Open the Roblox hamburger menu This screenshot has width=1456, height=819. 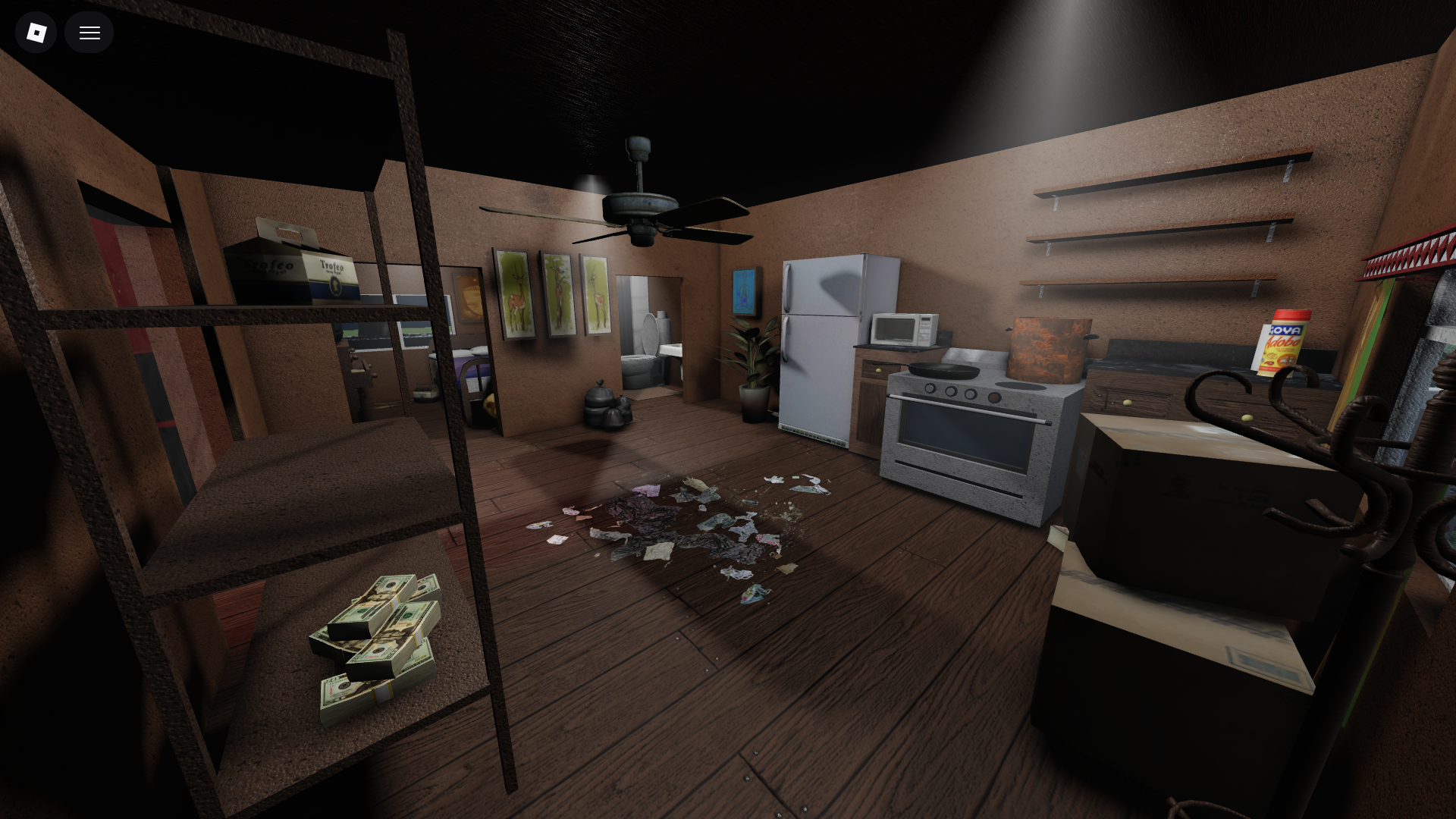[89, 33]
